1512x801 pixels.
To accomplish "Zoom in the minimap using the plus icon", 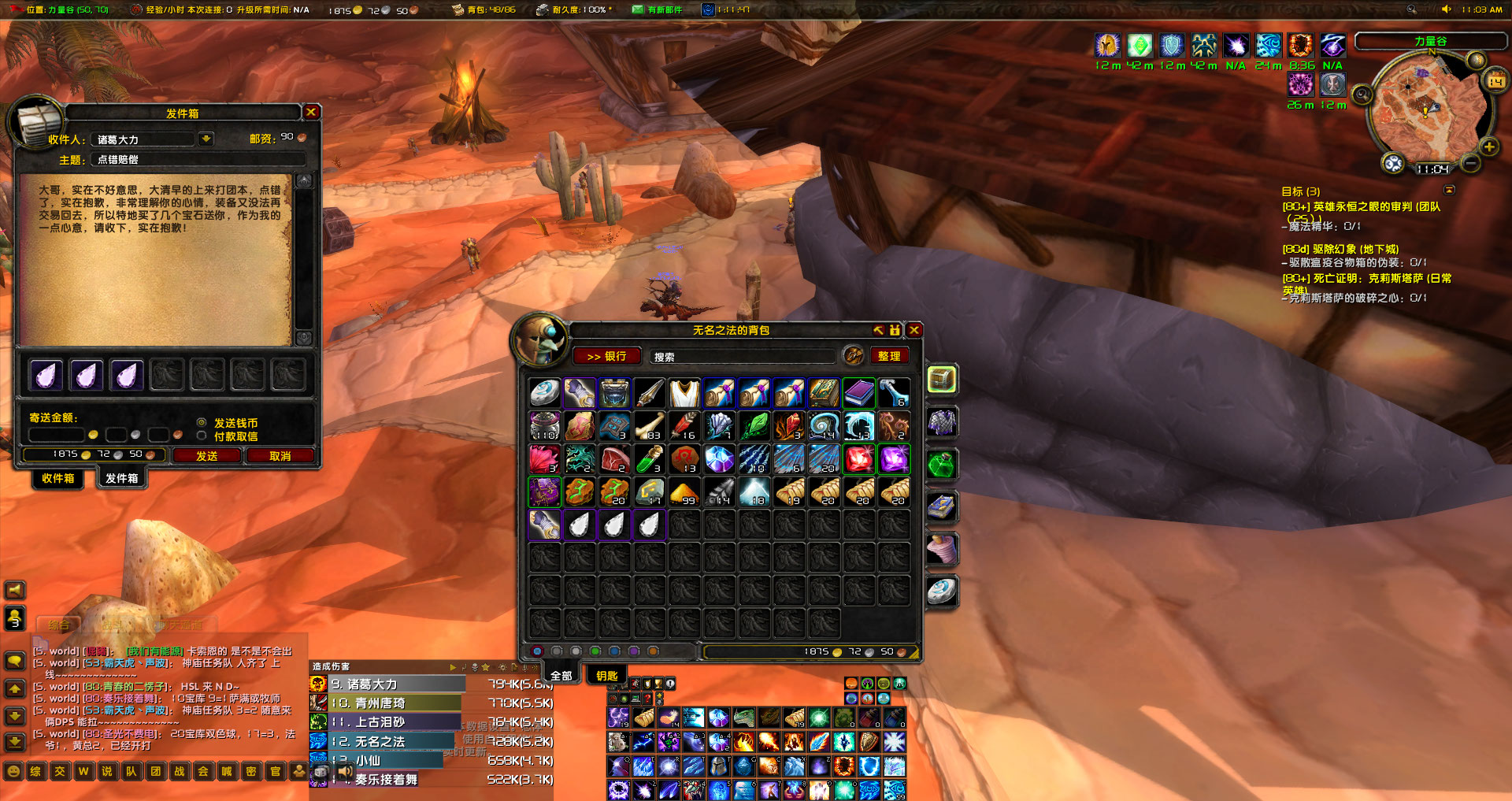I will (1488, 146).
